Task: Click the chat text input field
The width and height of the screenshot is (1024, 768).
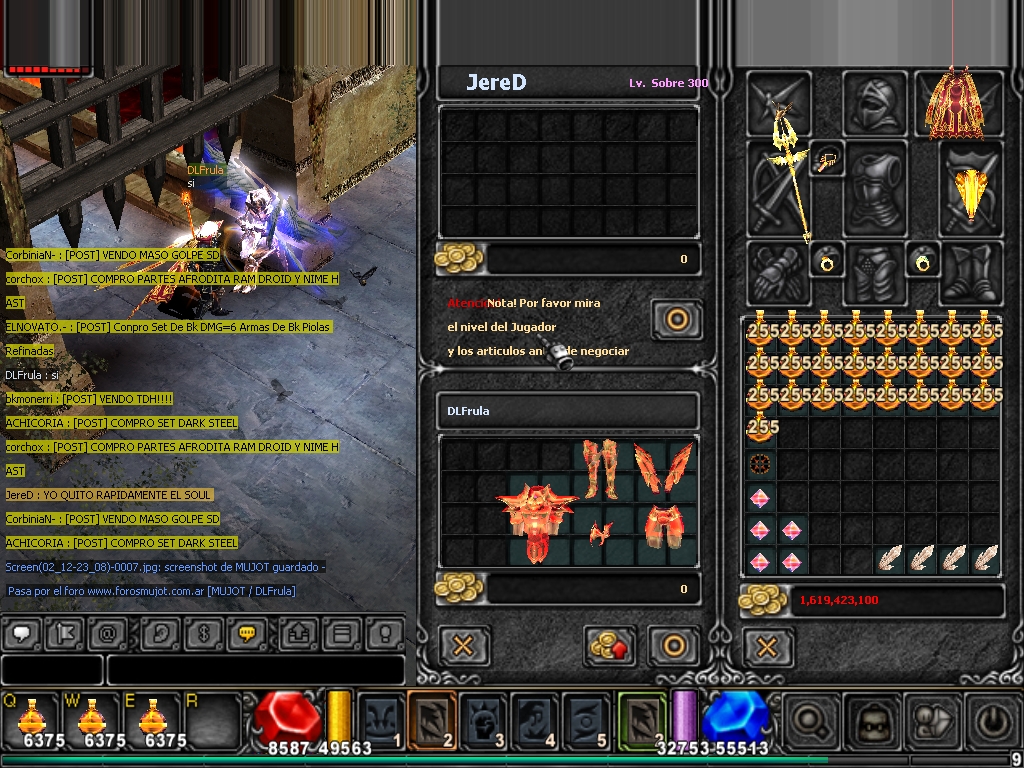Action: pyautogui.click(x=255, y=670)
